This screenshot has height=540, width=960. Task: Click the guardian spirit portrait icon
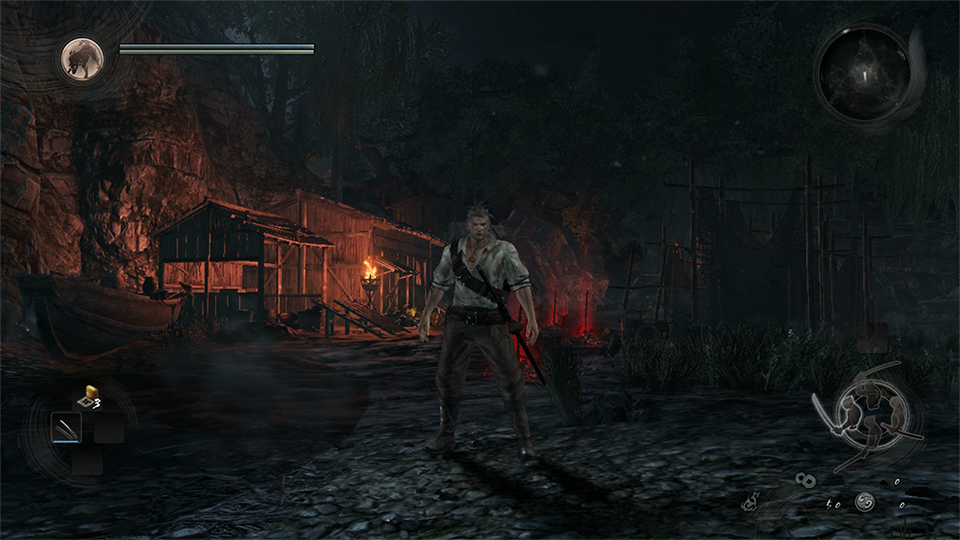(82, 58)
